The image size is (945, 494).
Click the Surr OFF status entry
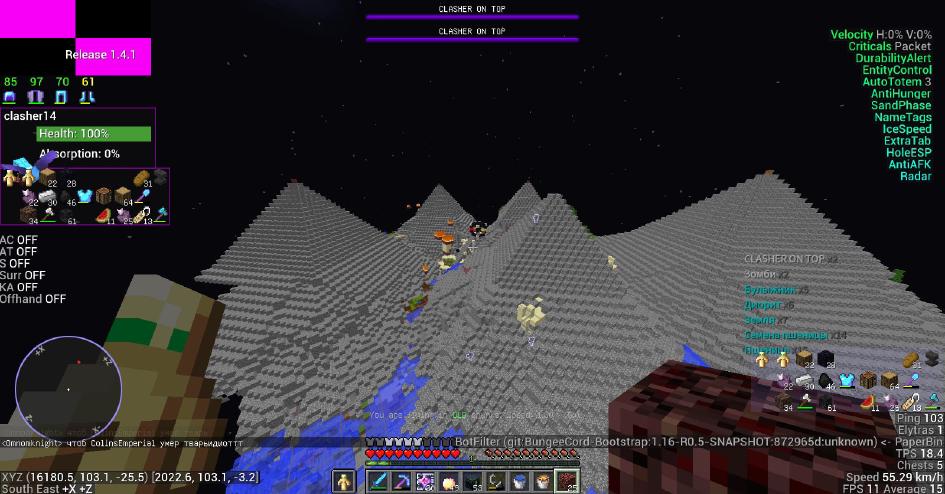[23, 275]
